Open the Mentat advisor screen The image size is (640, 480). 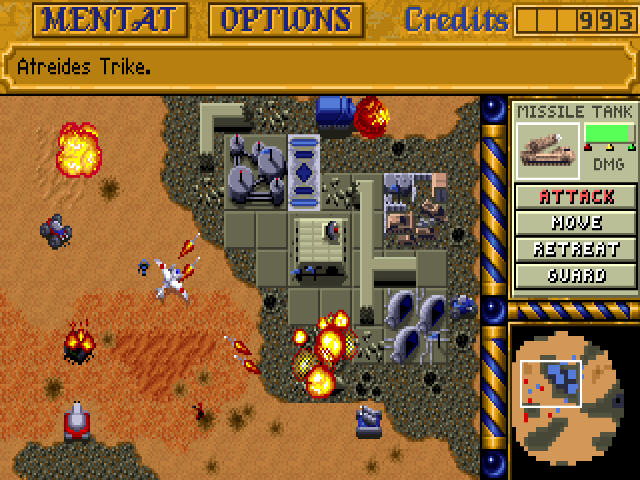(x=112, y=19)
